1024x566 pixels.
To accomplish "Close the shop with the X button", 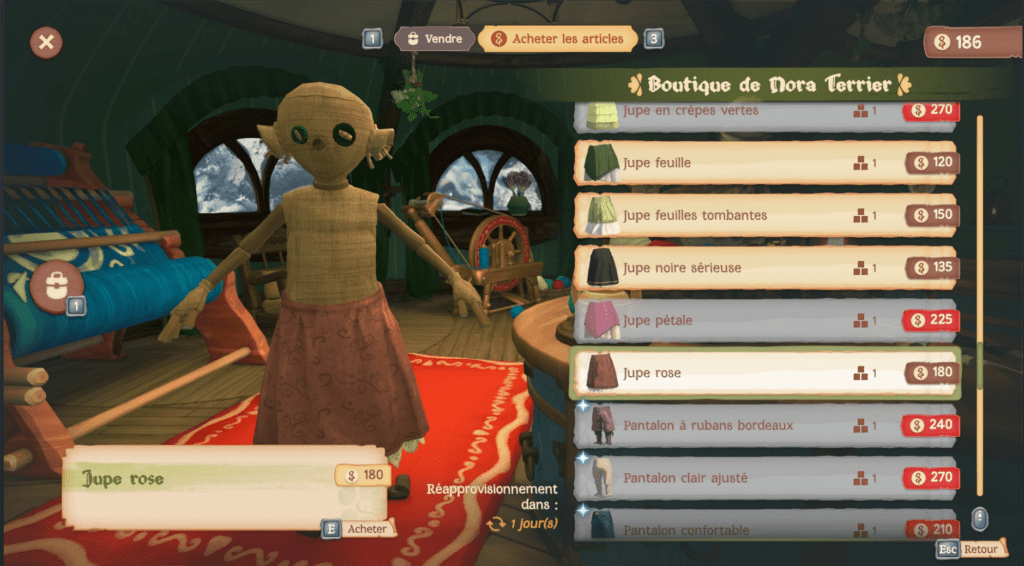I will click(x=46, y=42).
